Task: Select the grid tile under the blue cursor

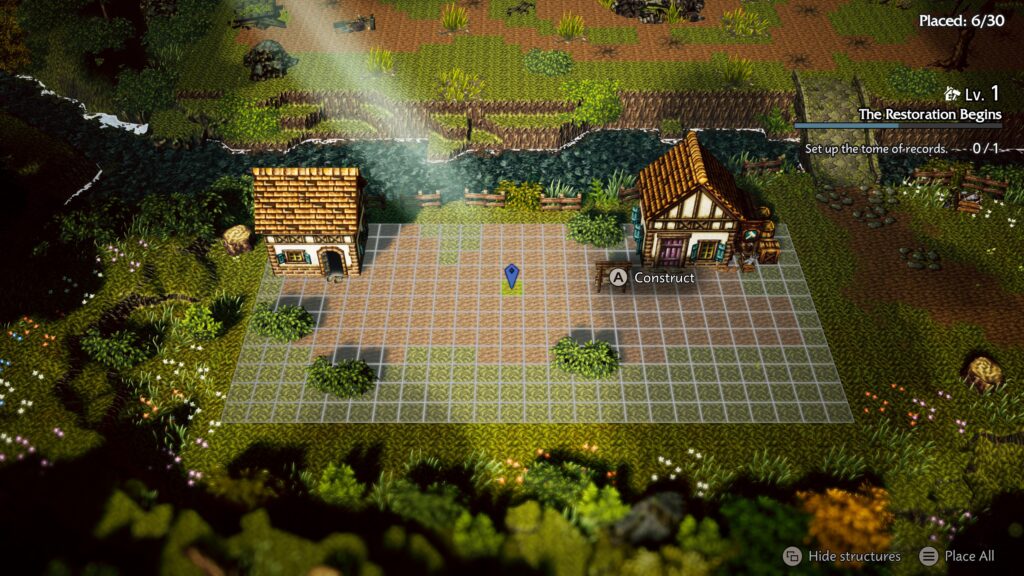Action: tap(511, 288)
